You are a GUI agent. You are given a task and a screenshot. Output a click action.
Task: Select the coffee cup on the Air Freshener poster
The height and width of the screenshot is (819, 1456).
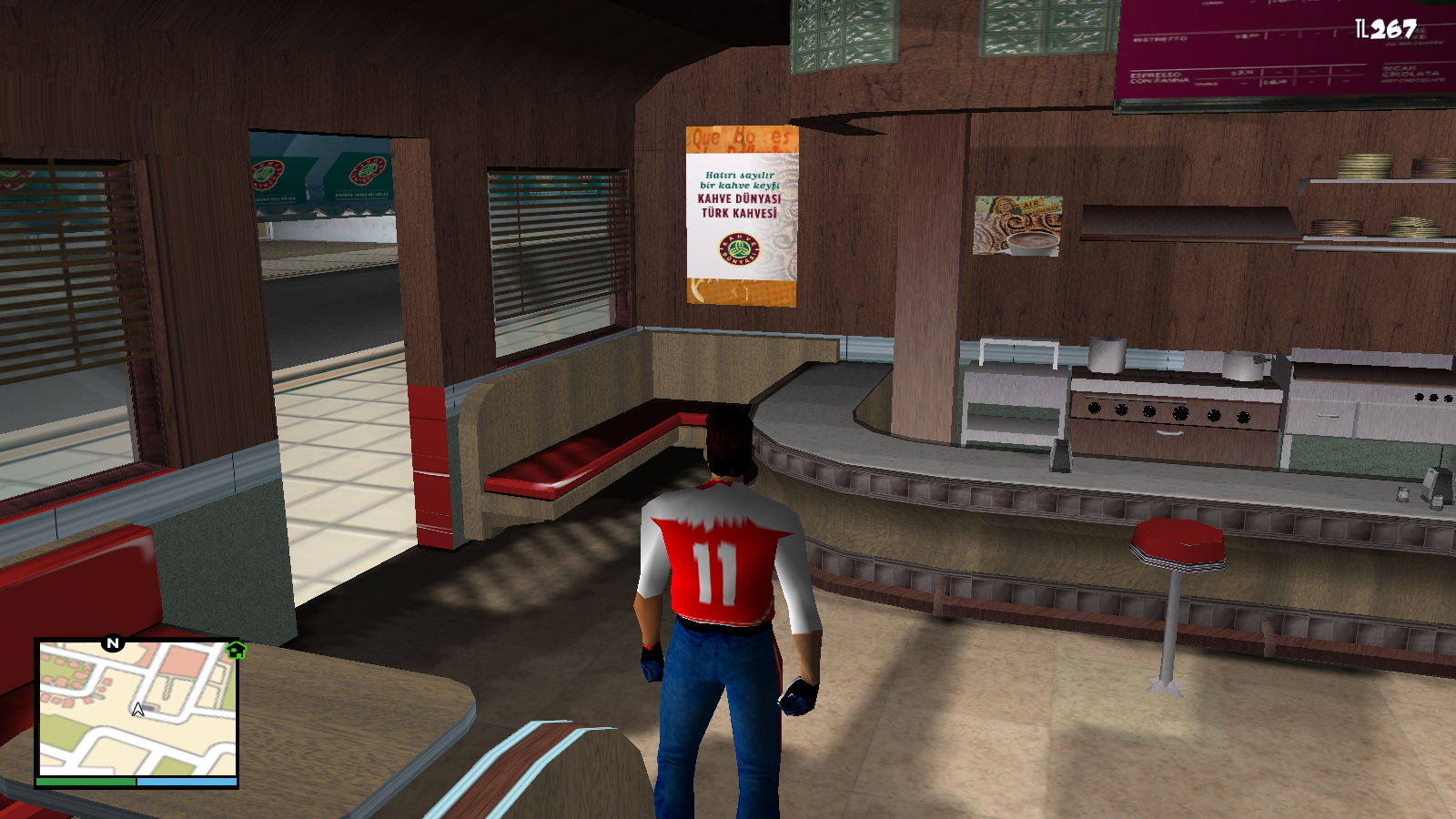1033,243
